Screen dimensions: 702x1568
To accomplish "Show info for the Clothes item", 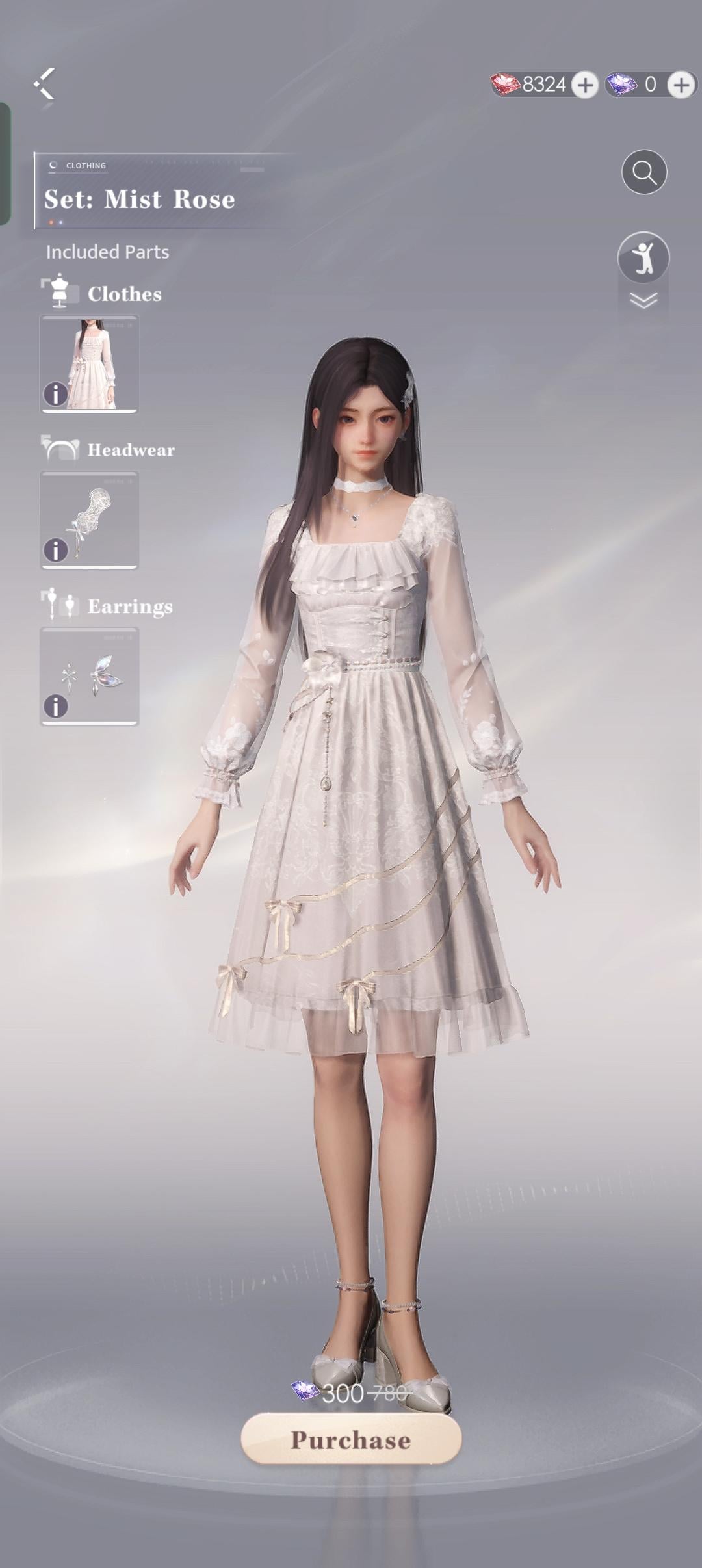I will pyautogui.click(x=56, y=394).
